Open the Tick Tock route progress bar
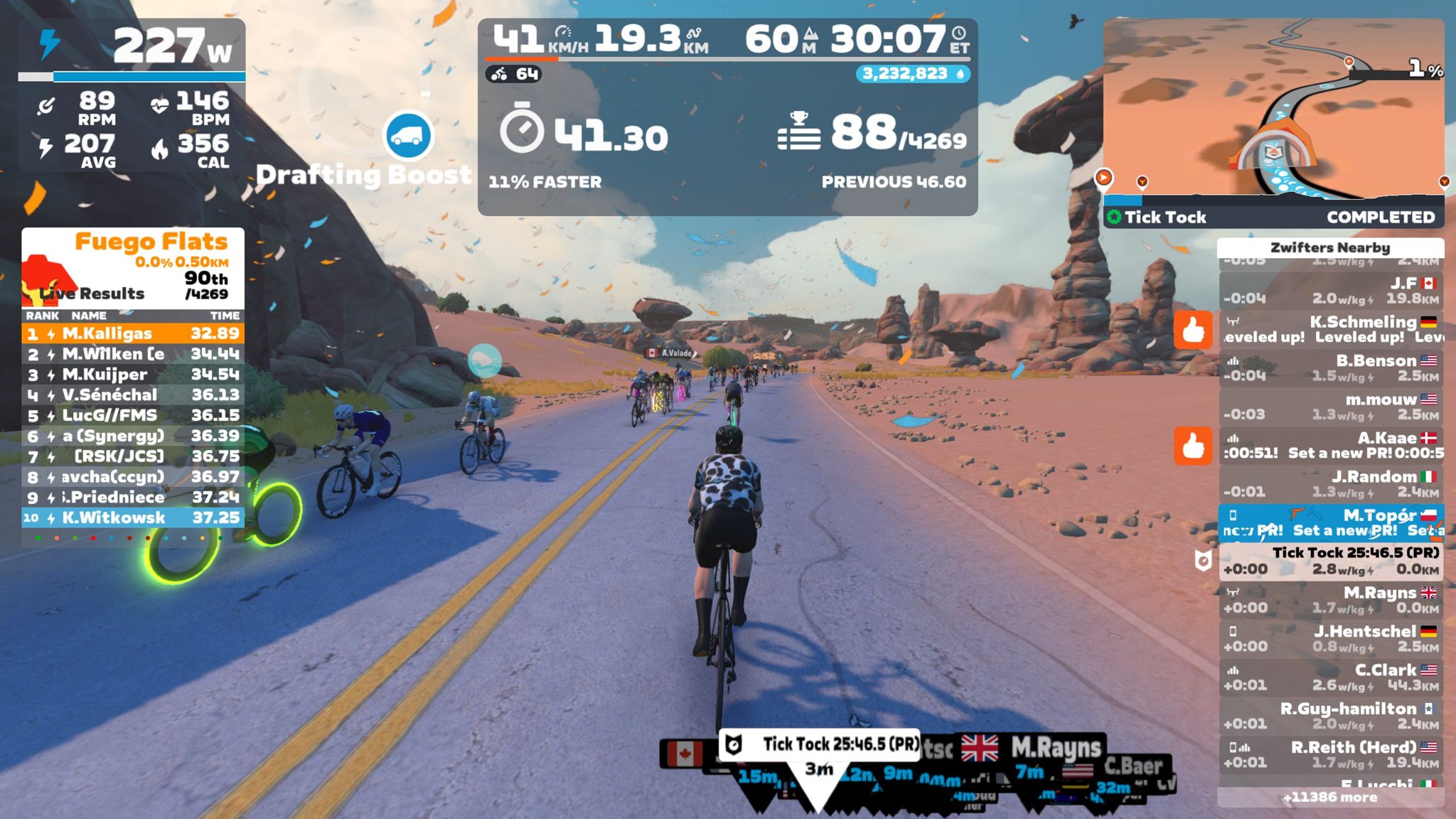The width and height of the screenshot is (1456, 819). [1273, 217]
